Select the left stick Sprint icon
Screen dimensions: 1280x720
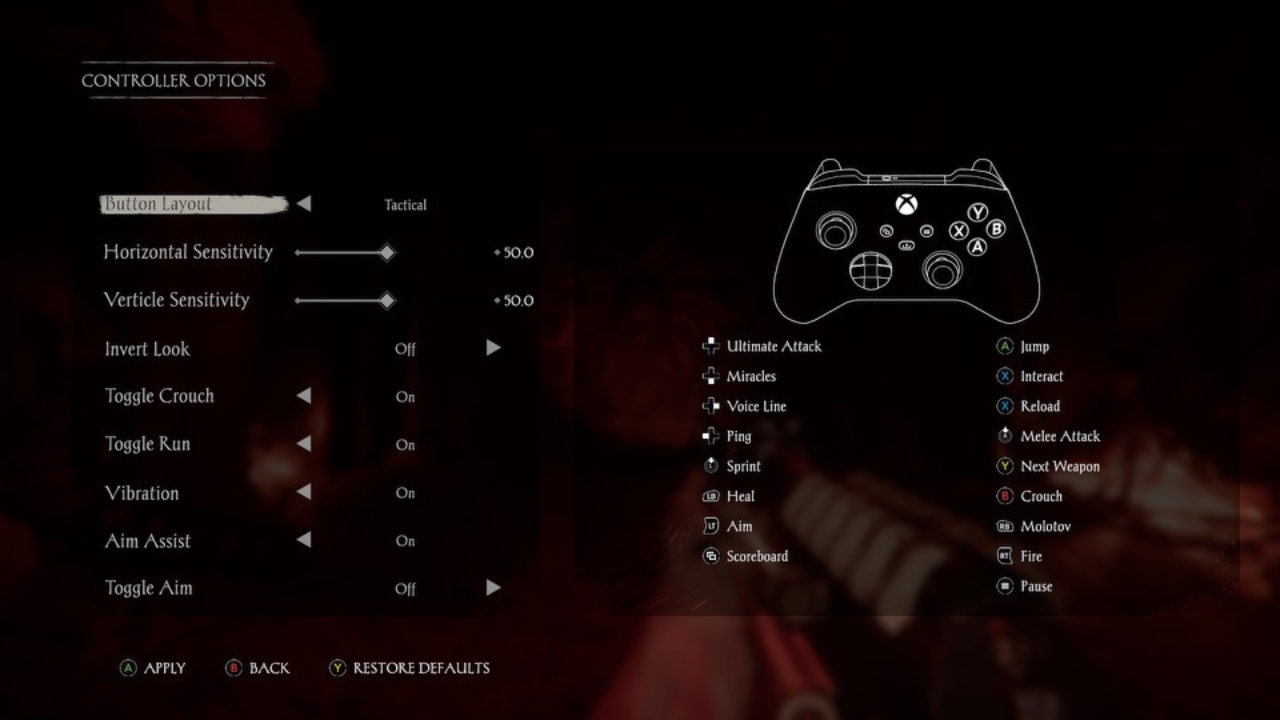711,466
